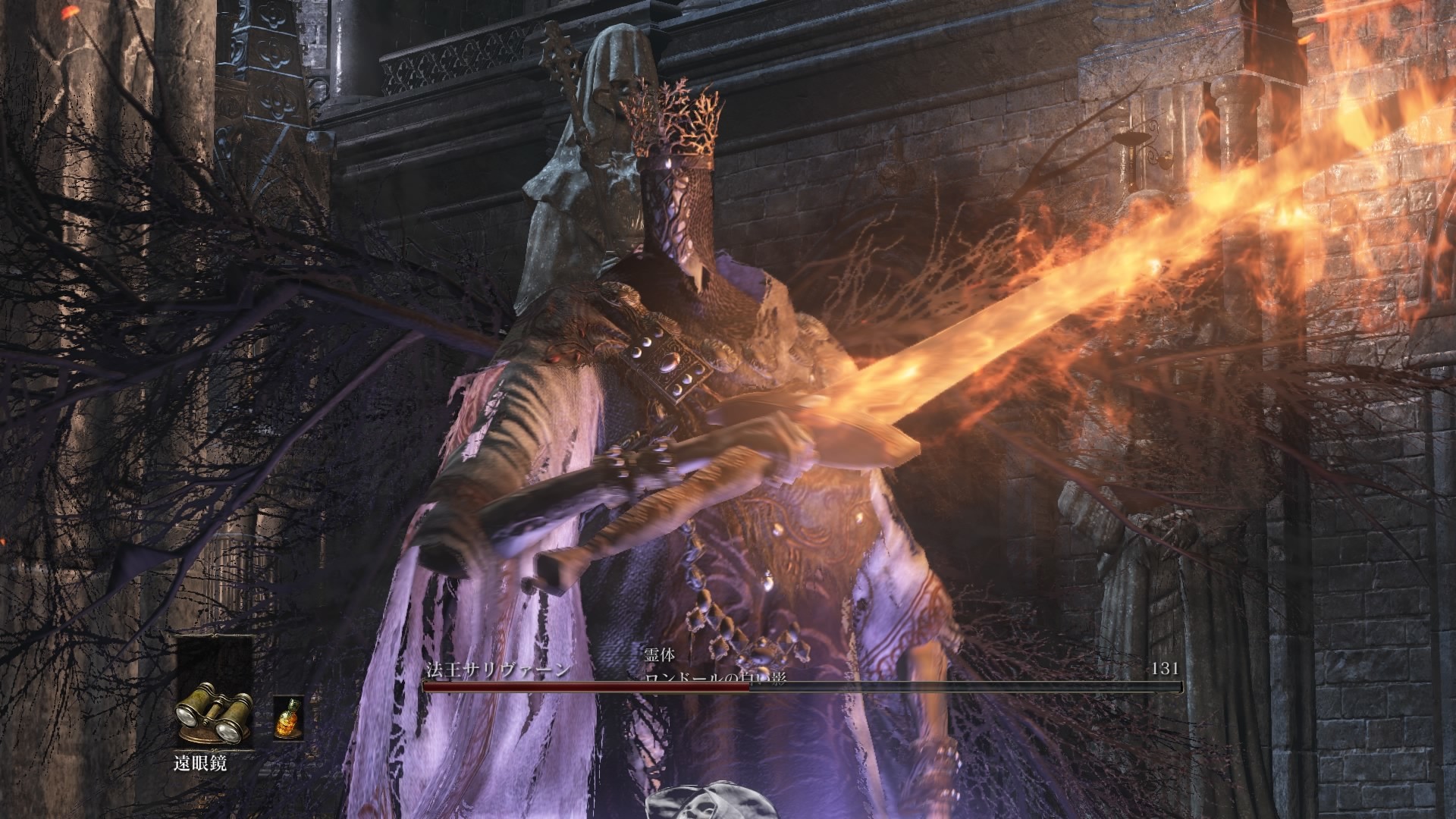The width and height of the screenshot is (1456, 819).
Task: Click the 遠眼鏡 item name label
Action: click(x=200, y=763)
